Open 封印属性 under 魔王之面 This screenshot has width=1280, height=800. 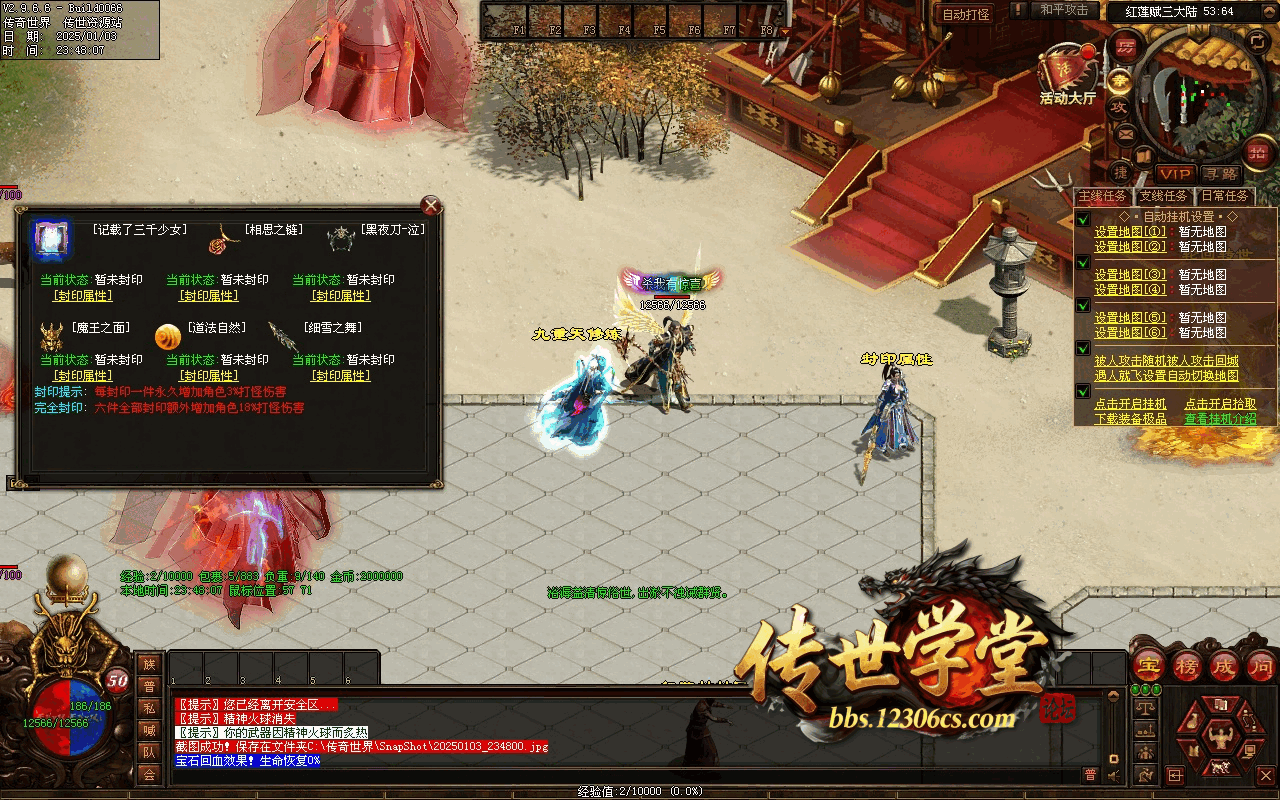pyautogui.click(x=82, y=376)
